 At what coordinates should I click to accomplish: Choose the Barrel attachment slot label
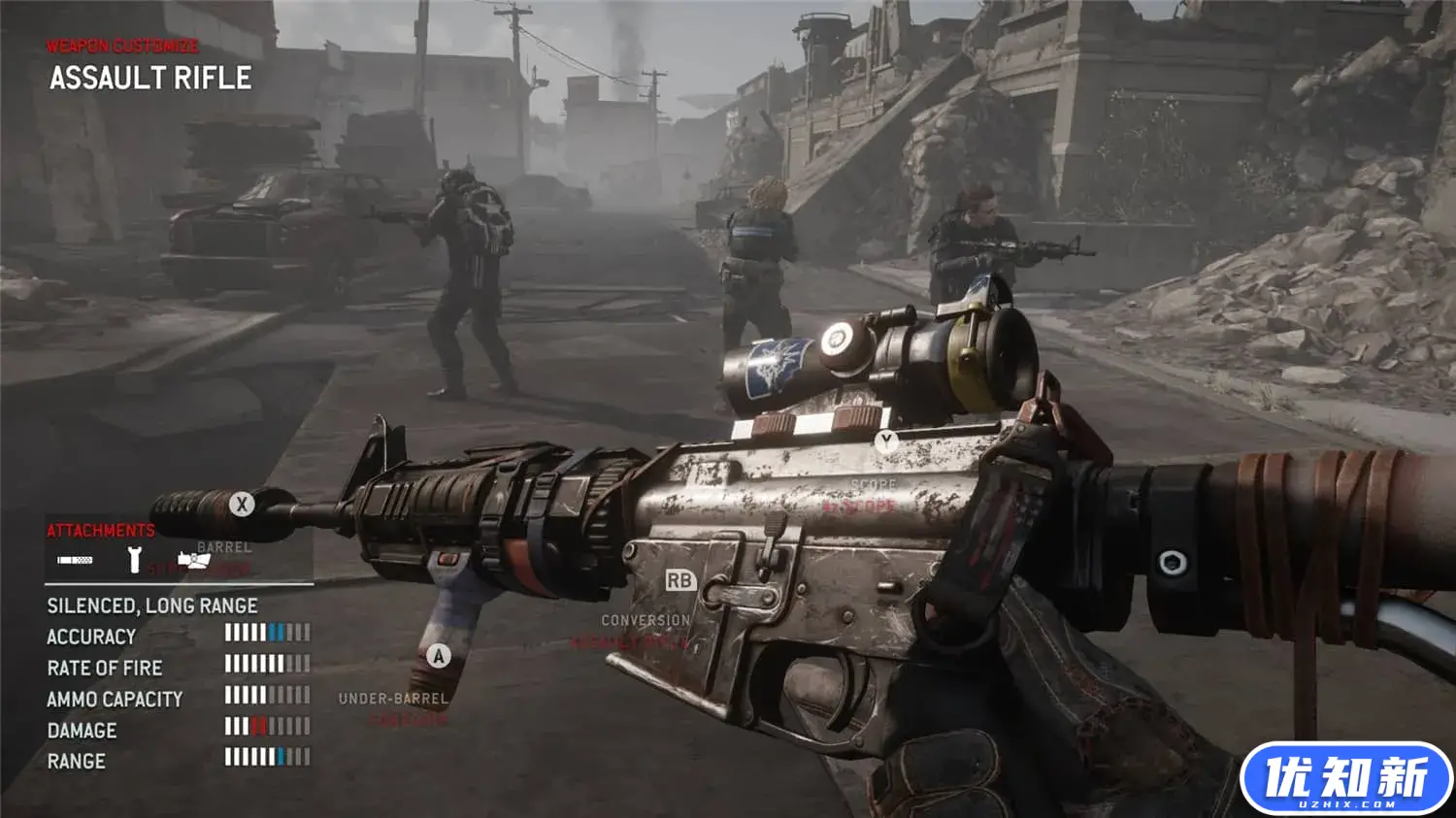click(x=224, y=547)
